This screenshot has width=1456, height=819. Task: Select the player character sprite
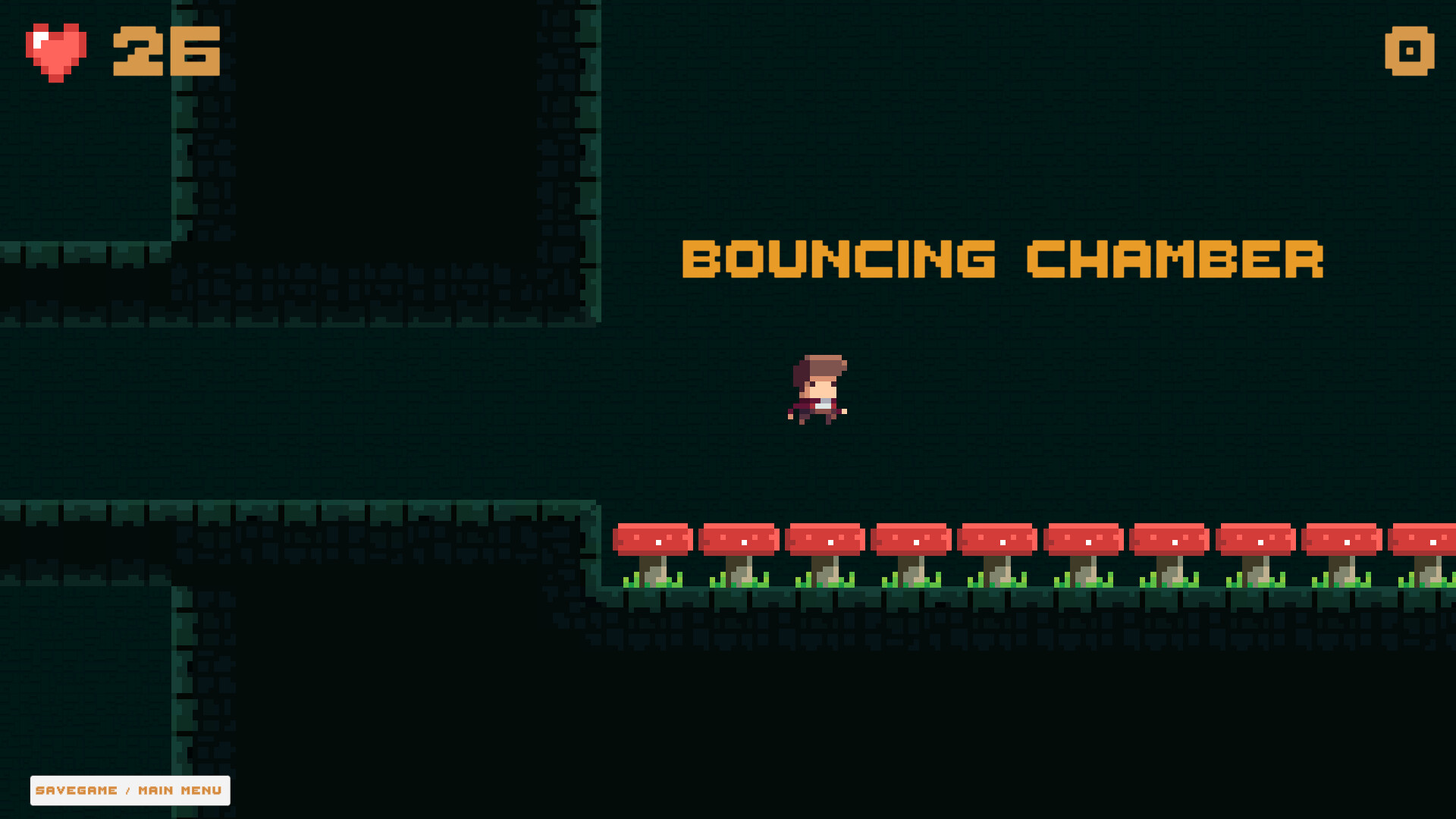819,391
